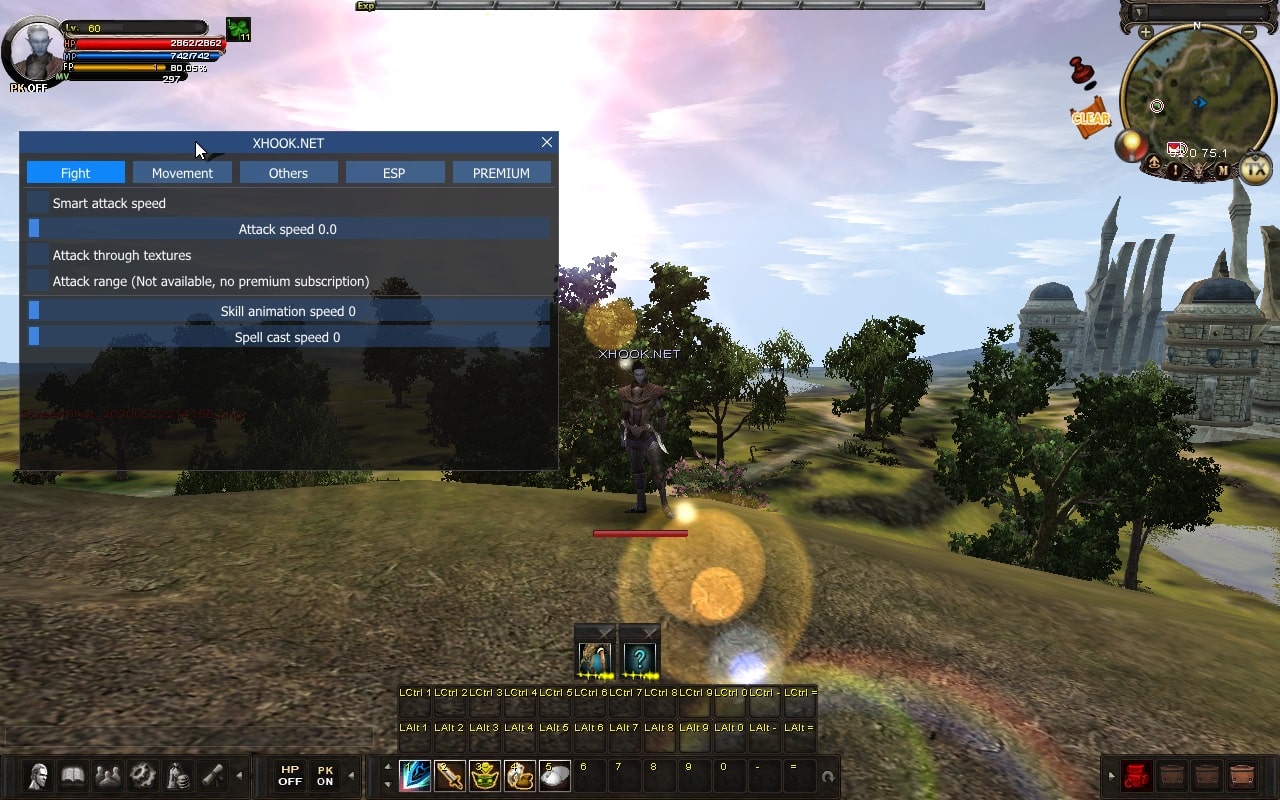
Task: Adjust the Attack speed 0.0 slider
Action: pyautogui.click(x=288, y=228)
